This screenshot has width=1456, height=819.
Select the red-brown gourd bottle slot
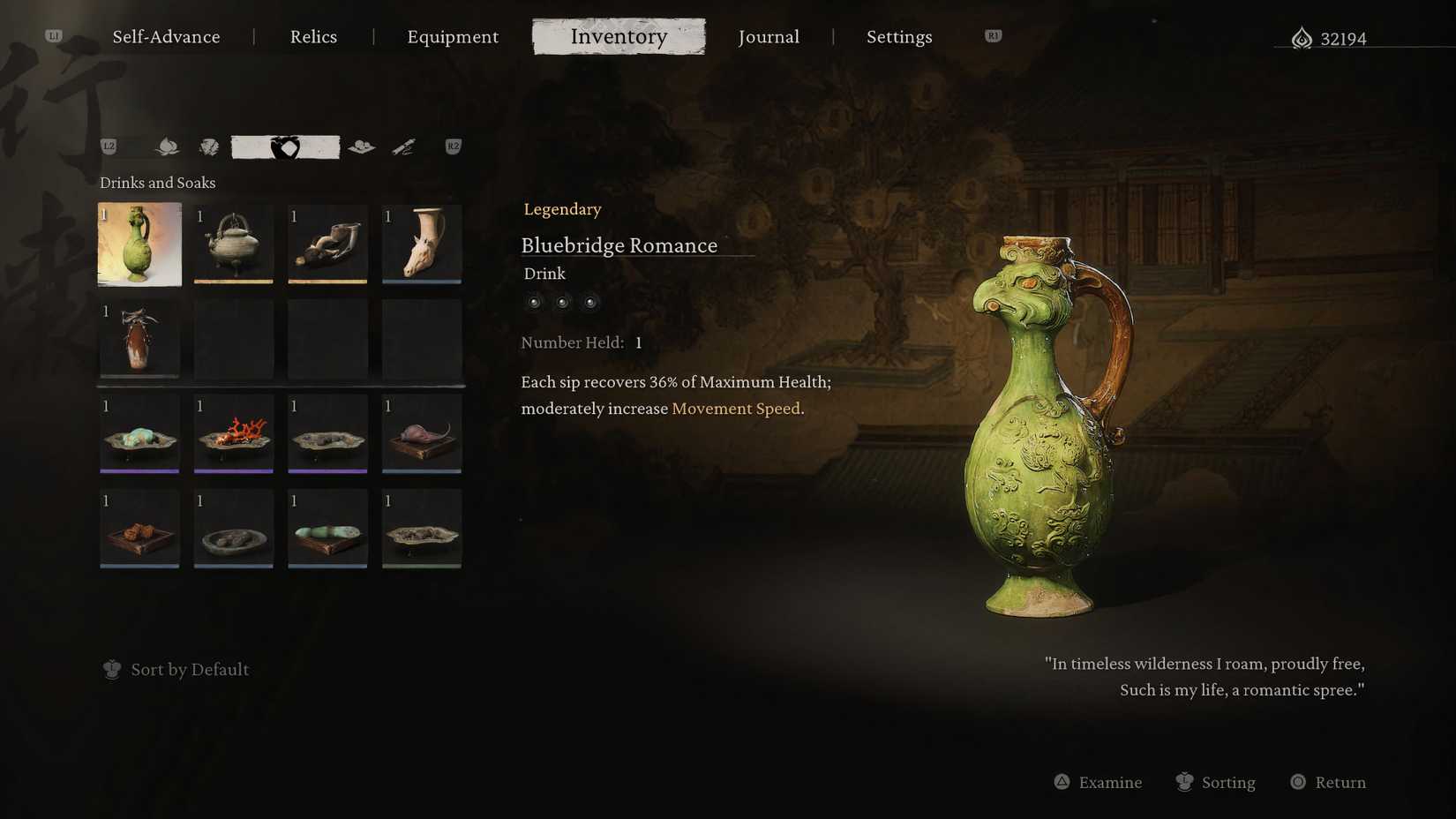139,339
